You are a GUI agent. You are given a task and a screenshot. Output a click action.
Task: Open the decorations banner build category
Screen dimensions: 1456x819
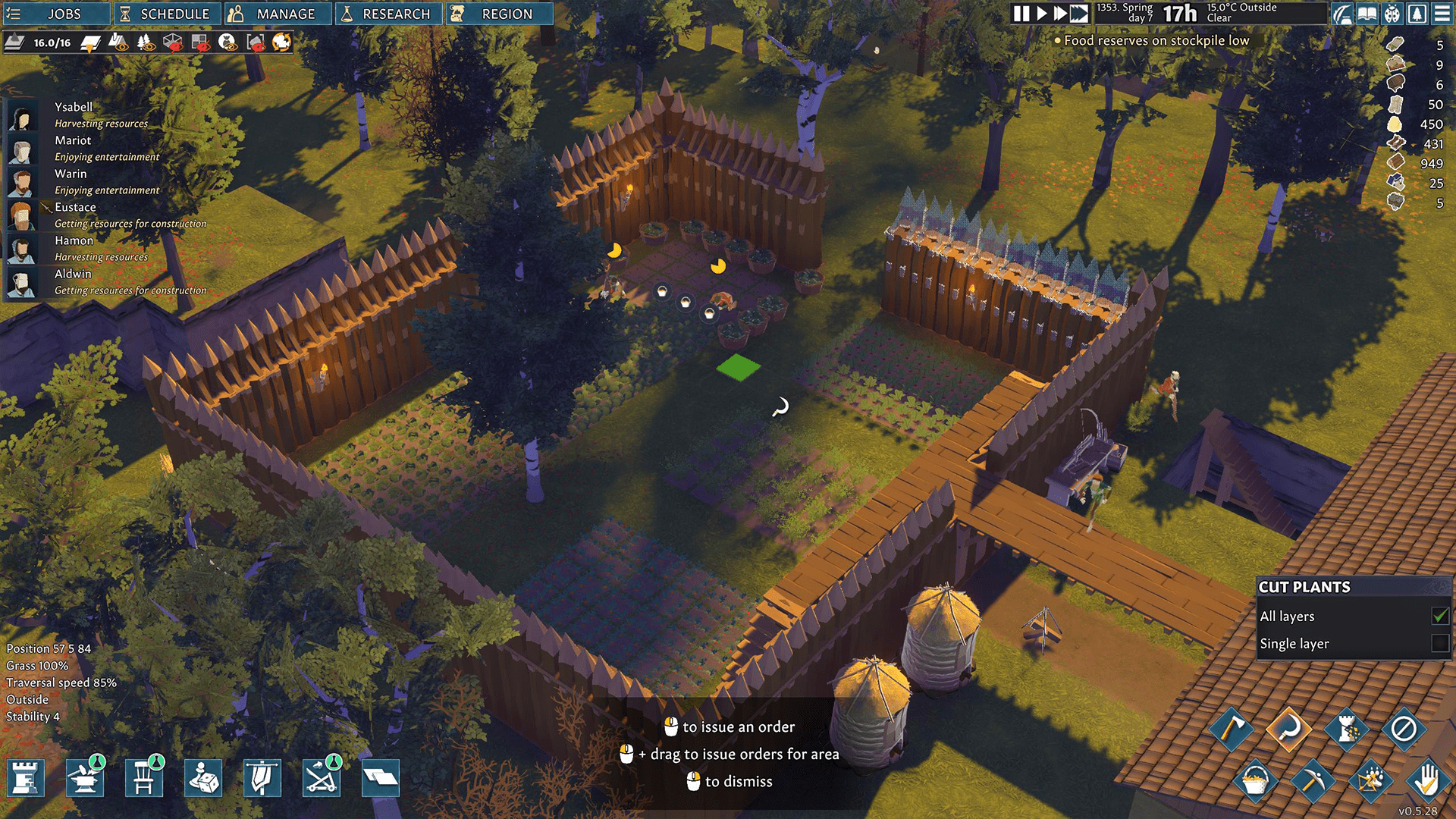[x=263, y=777]
